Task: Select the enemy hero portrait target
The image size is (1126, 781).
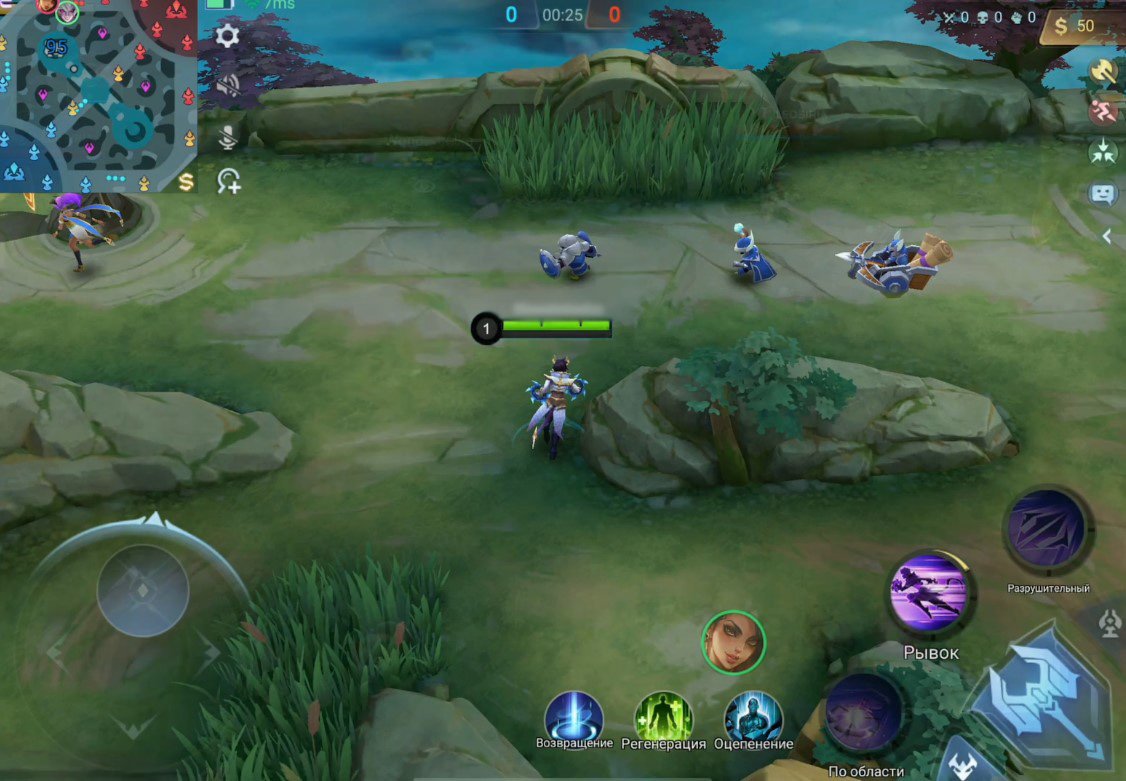Action: pos(733,642)
